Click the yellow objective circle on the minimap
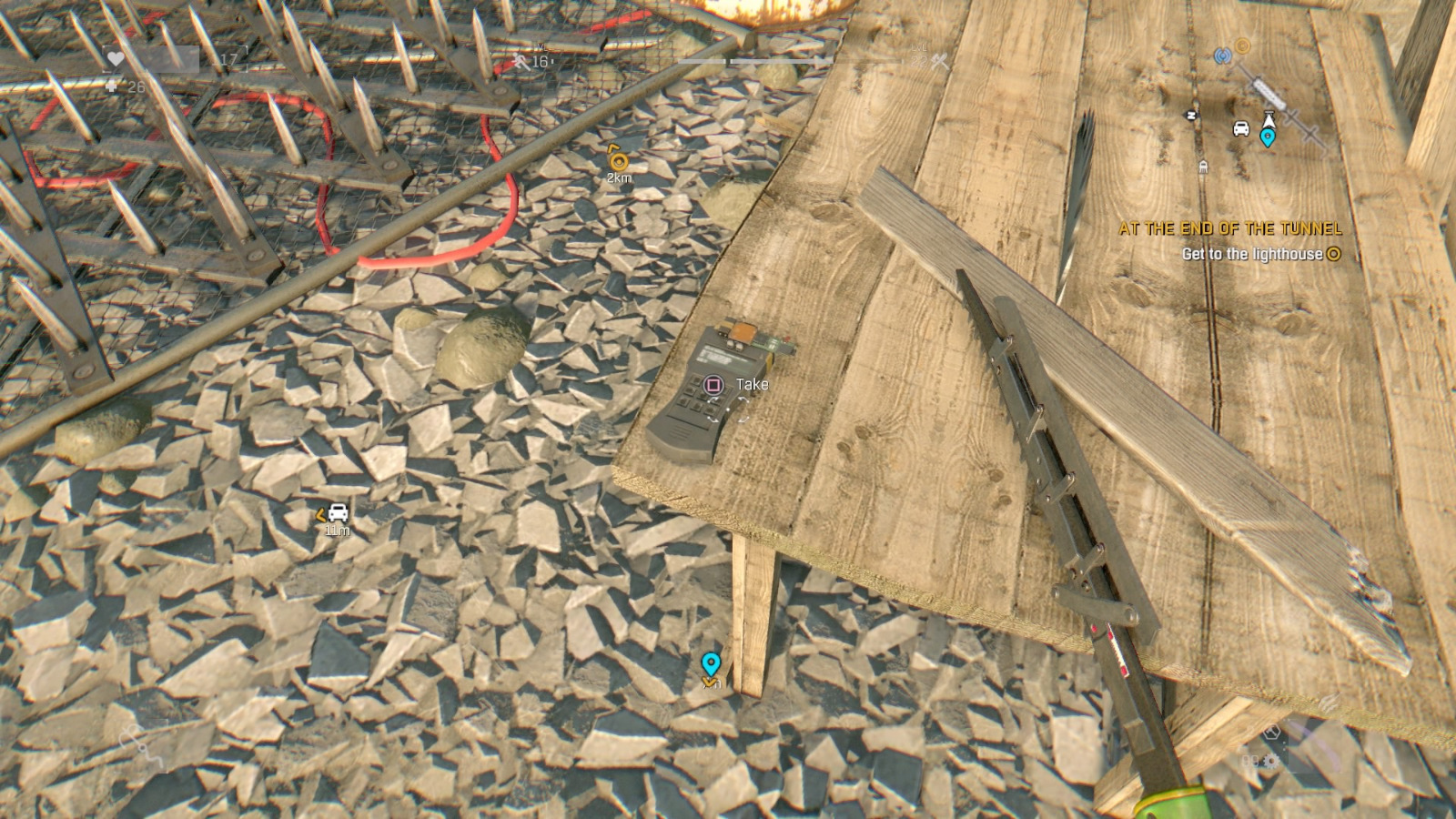This screenshot has height=819, width=1456. tap(1243, 45)
